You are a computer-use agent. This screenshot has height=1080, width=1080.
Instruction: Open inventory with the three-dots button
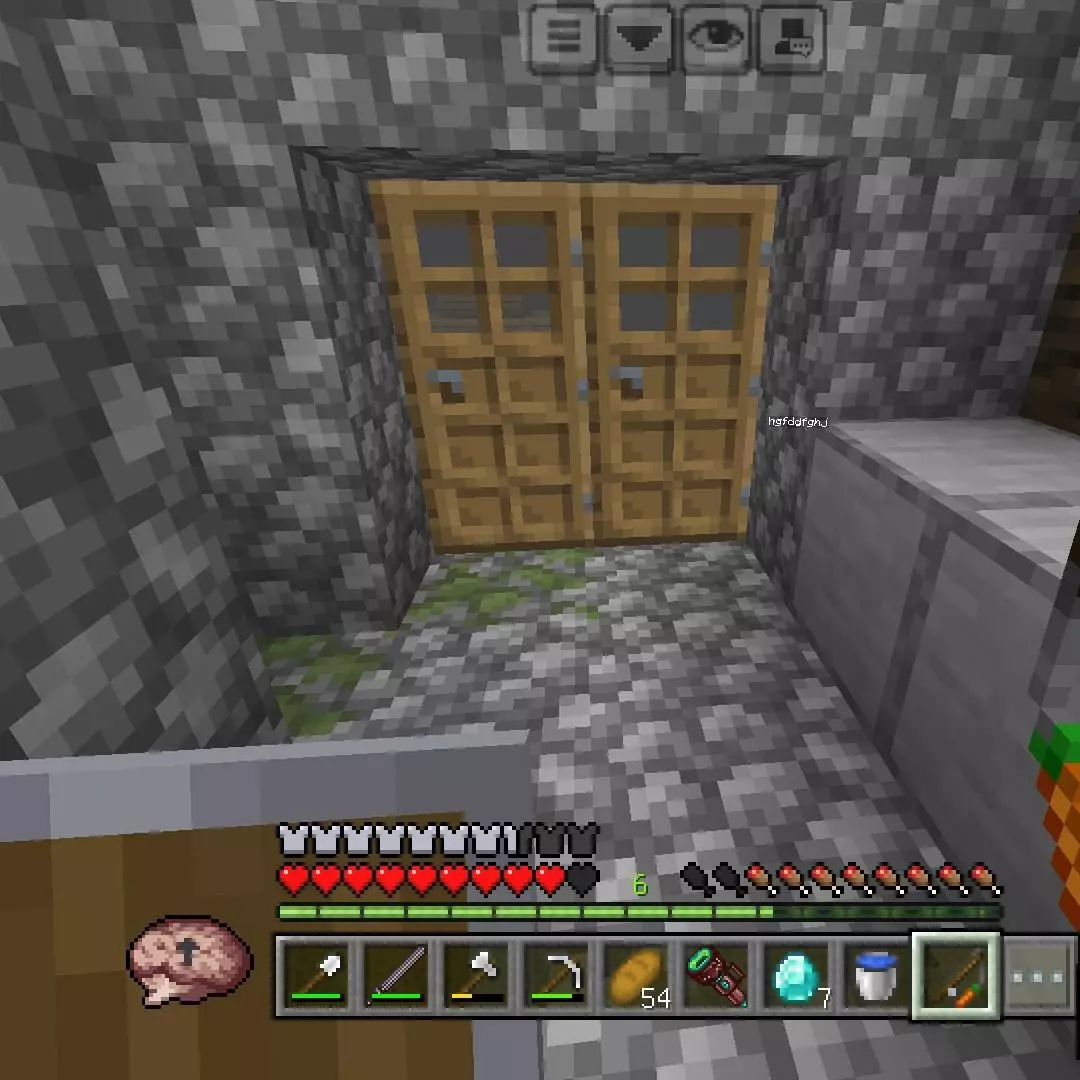coord(1040,976)
